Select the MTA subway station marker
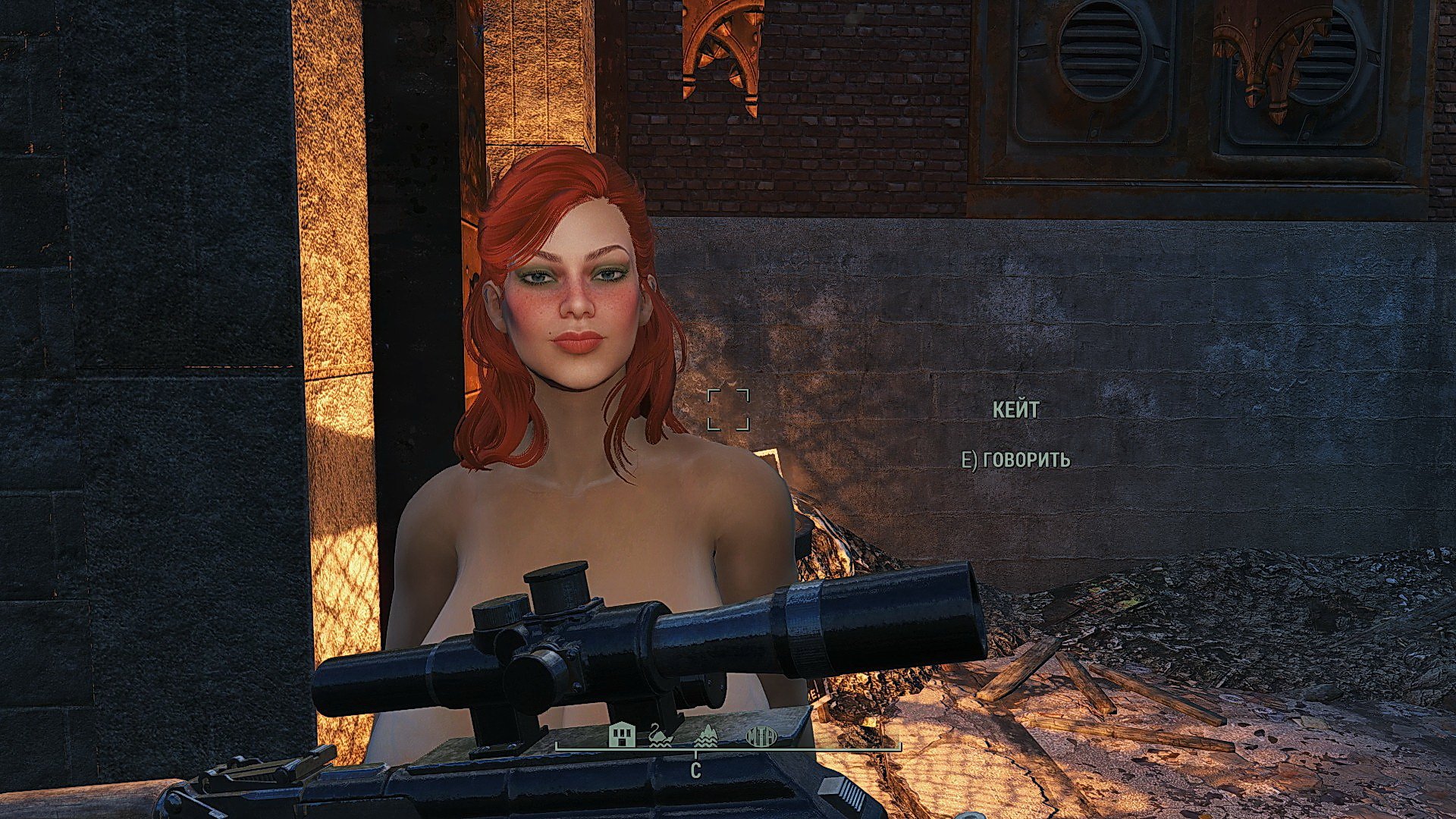The image size is (1456, 819). [761, 736]
